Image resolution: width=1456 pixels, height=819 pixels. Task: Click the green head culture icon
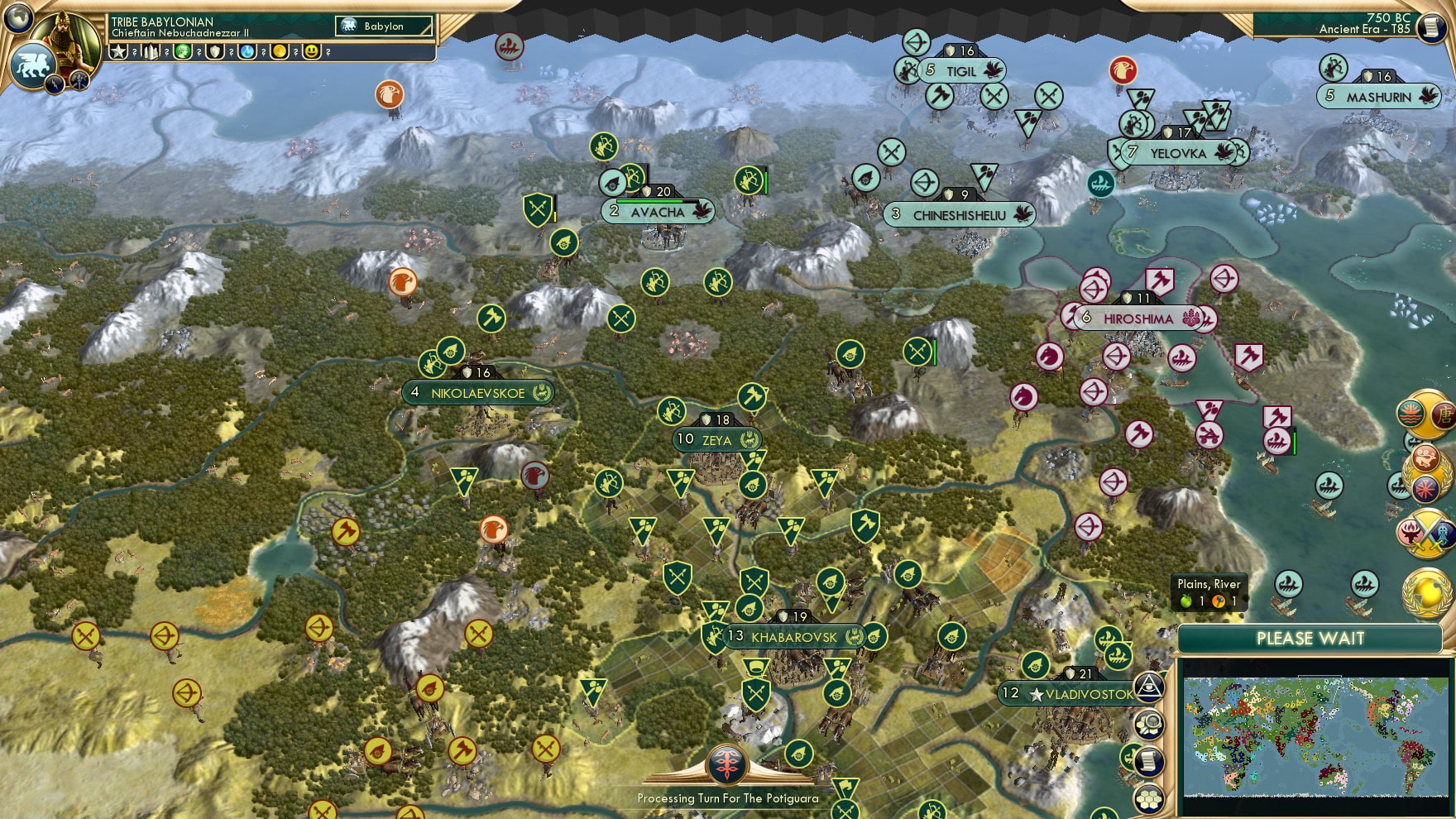[183, 51]
